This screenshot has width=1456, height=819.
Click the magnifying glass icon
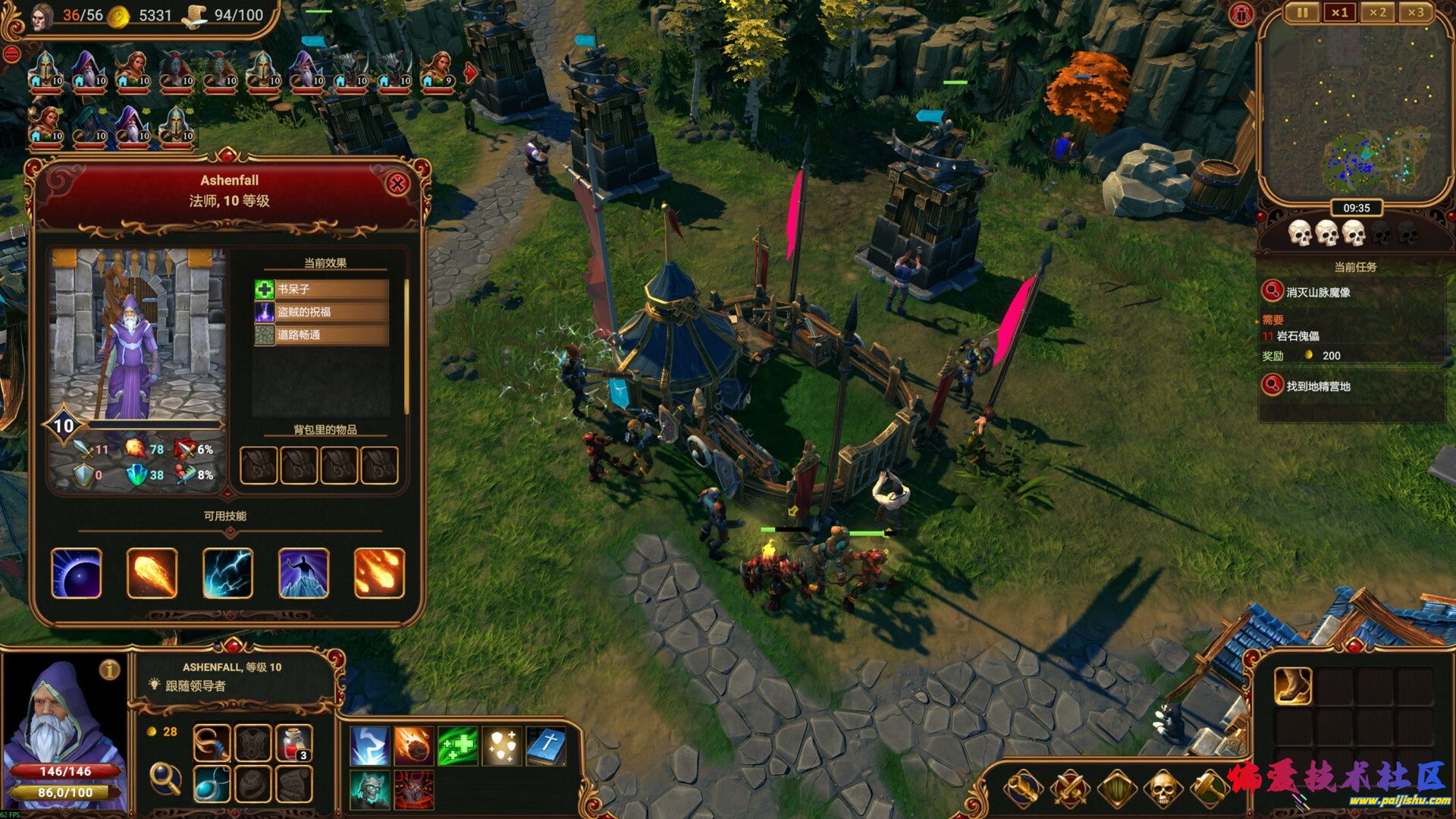[165, 778]
